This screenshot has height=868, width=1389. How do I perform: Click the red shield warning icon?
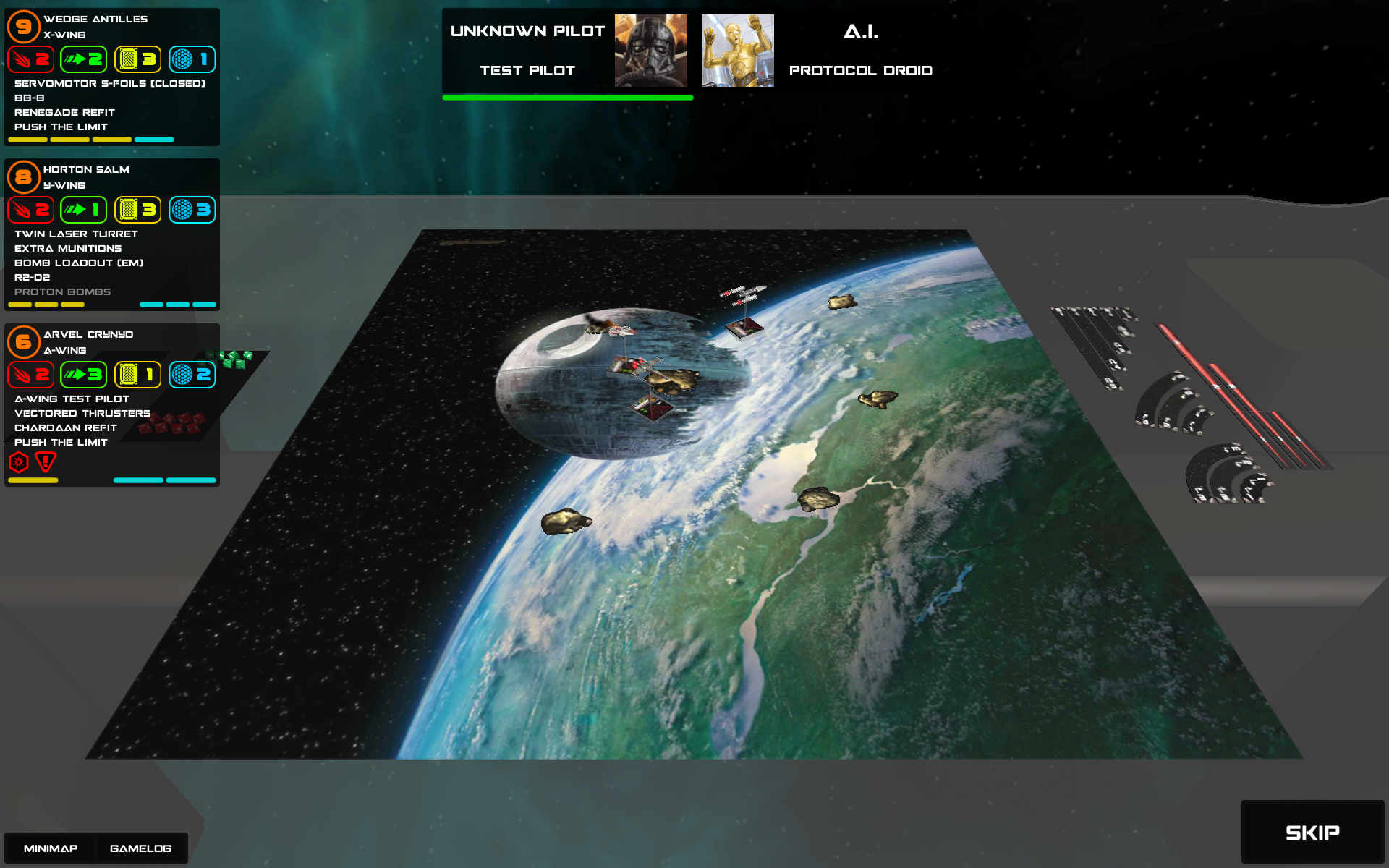[46, 461]
